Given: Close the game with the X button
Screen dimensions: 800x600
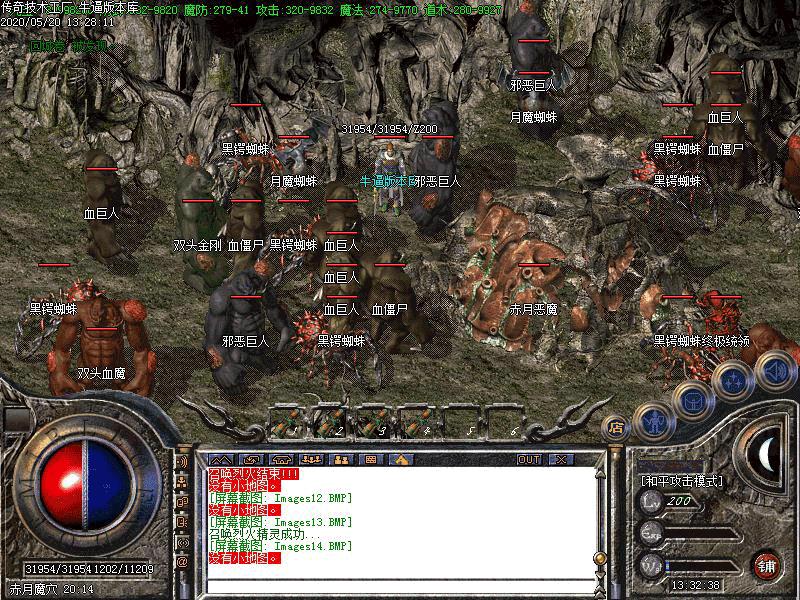Looking at the screenshot, I should click(559, 459).
